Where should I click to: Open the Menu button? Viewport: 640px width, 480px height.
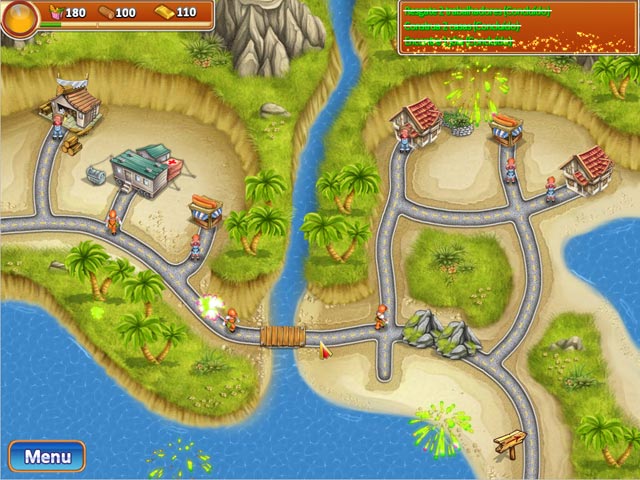[x=47, y=457]
